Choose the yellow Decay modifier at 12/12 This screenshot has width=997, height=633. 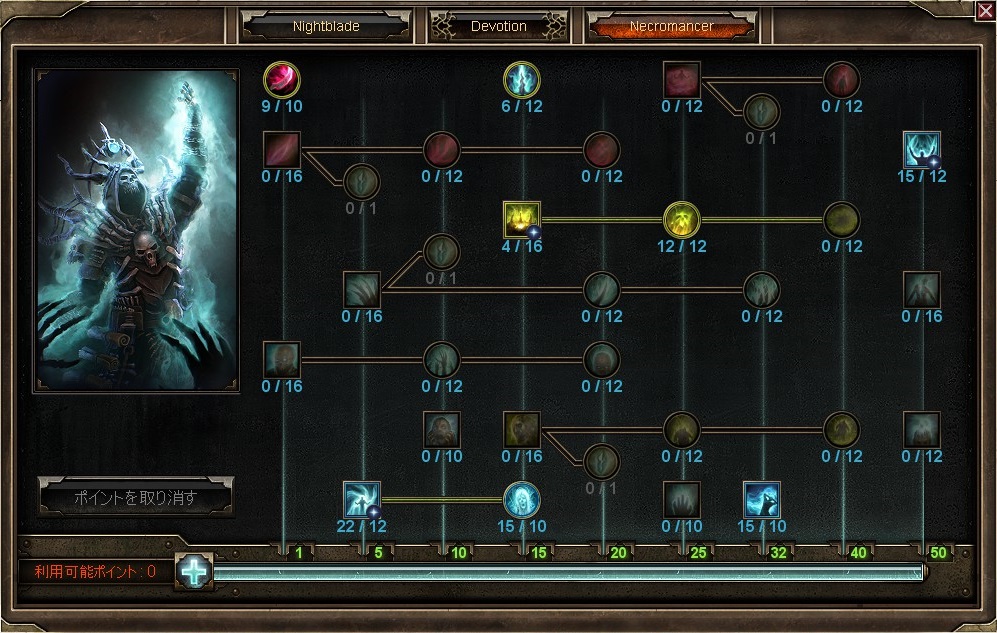coord(682,220)
